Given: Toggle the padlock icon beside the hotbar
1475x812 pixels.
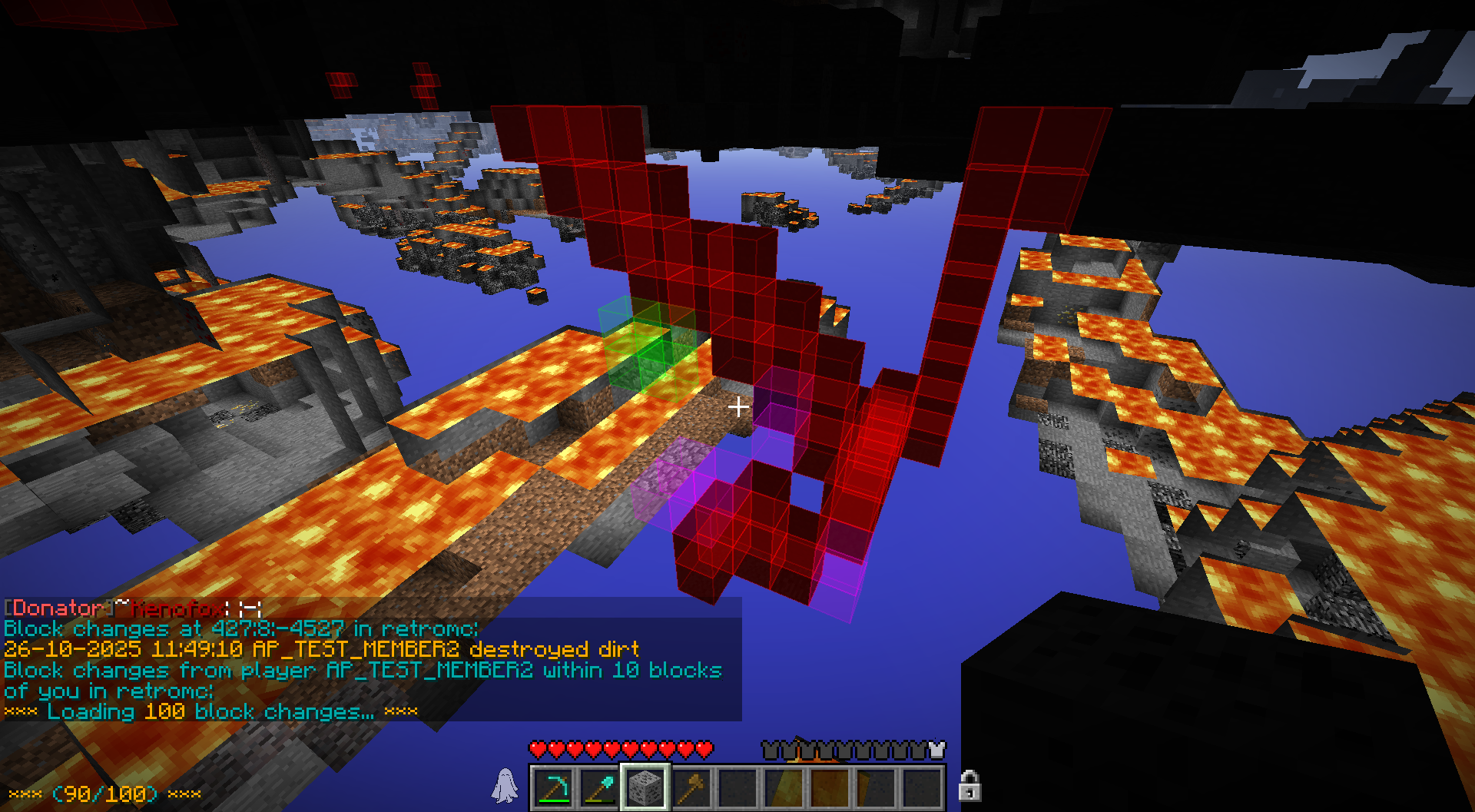Looking at the screenshot, I should [x=969, y=786].
